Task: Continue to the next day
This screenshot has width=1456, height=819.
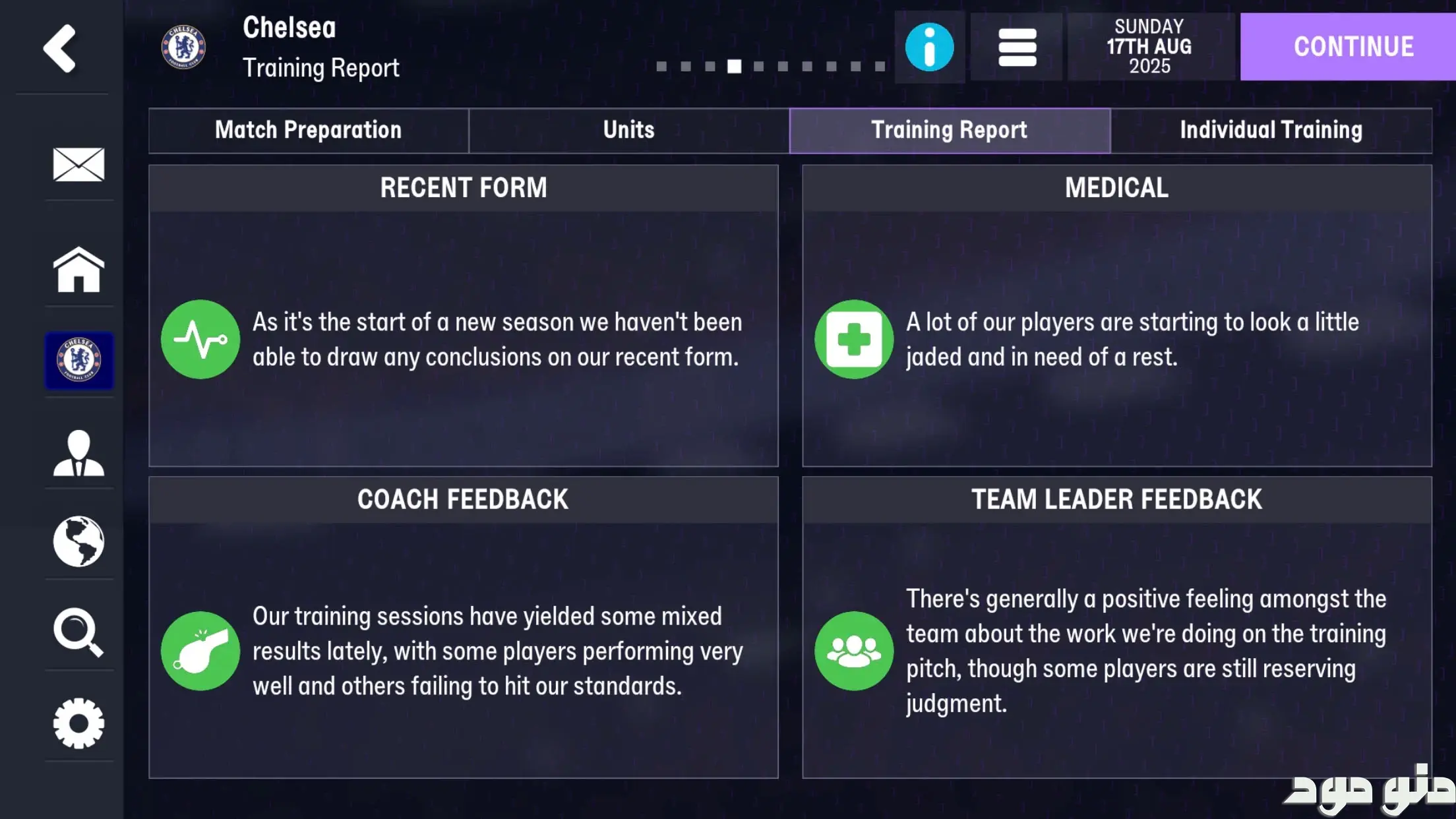Action: tap(1352, 47)
